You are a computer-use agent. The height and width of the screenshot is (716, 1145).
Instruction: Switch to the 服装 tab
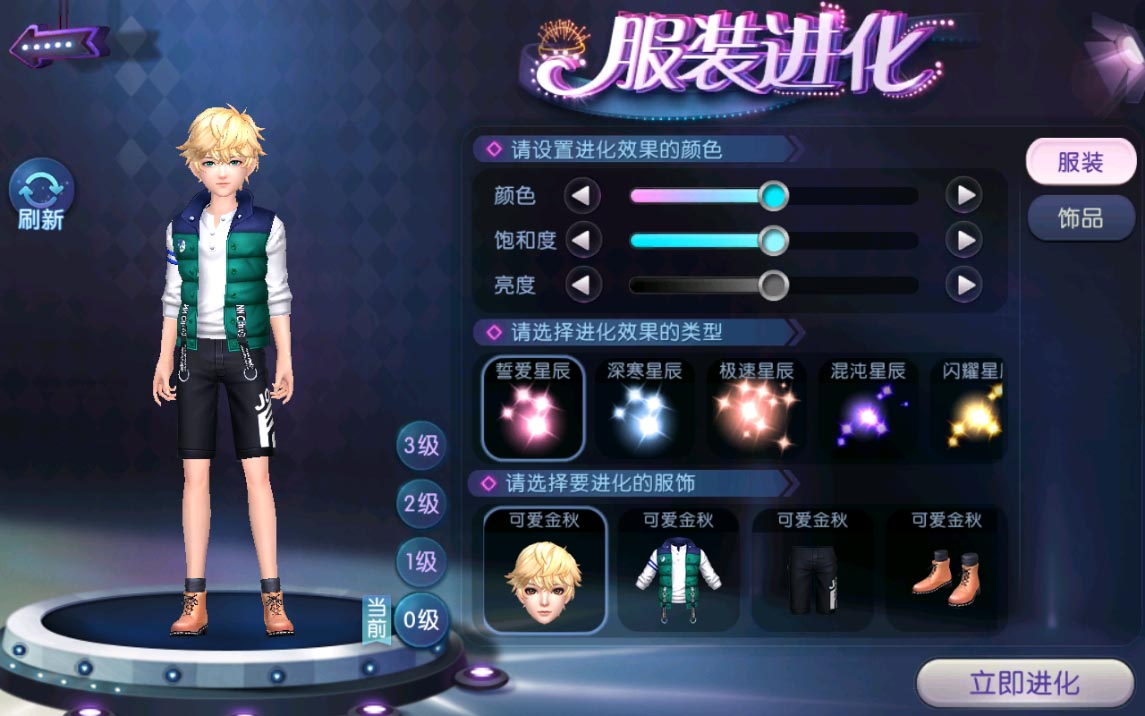pyautogui.click(x=1080, y=163)
